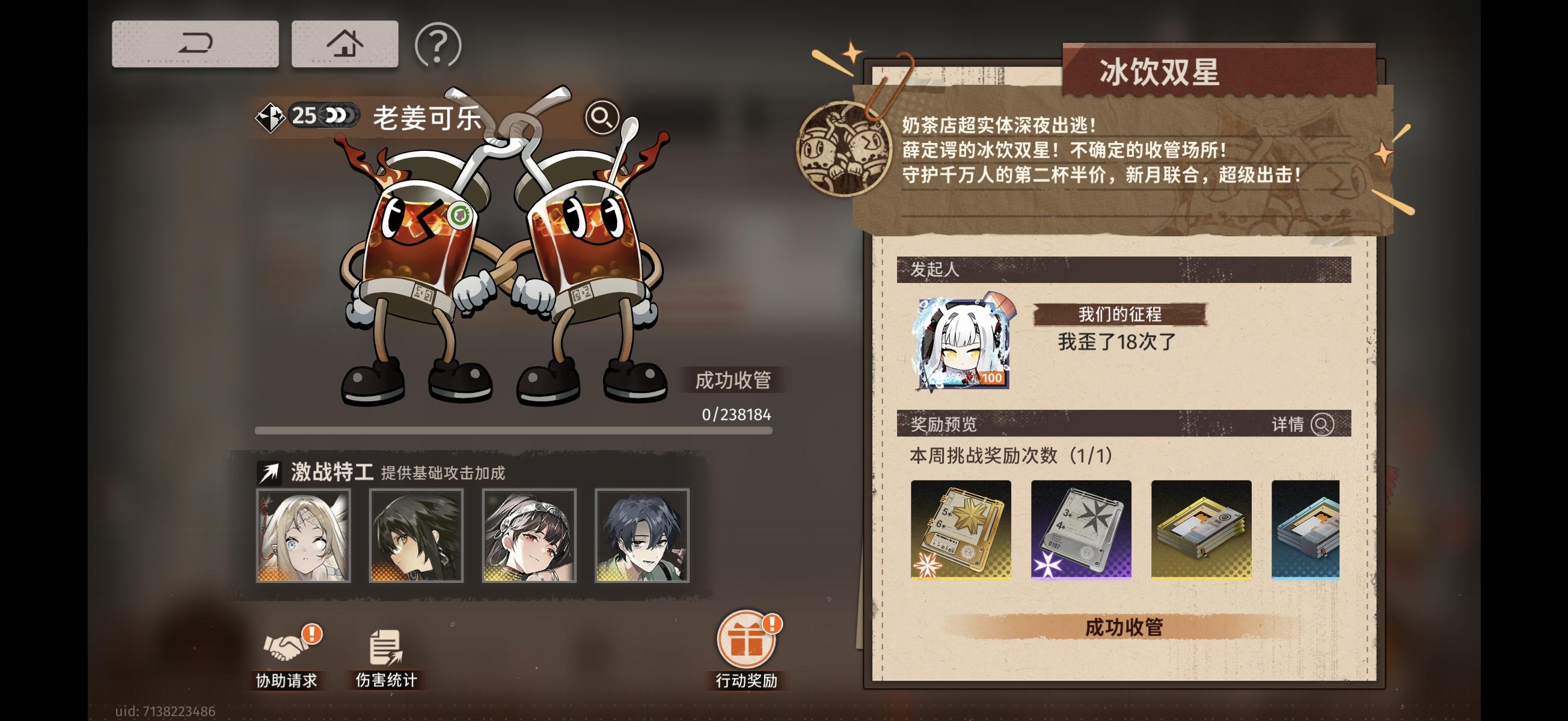Image resolution: width=1568 pixels, height=721 pixels.
Task: Tap the home icon in the top bar
Action: pyautogui.click(x=344, y=43)
